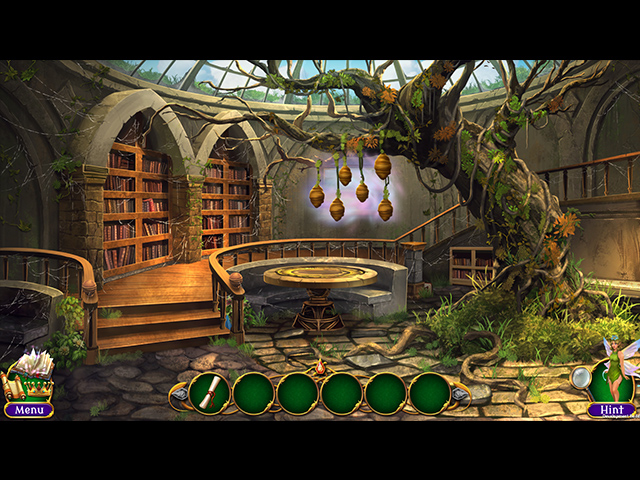Click the magnifying glass icon
Screen dimensions: 640x480
[x=581, y=377]
